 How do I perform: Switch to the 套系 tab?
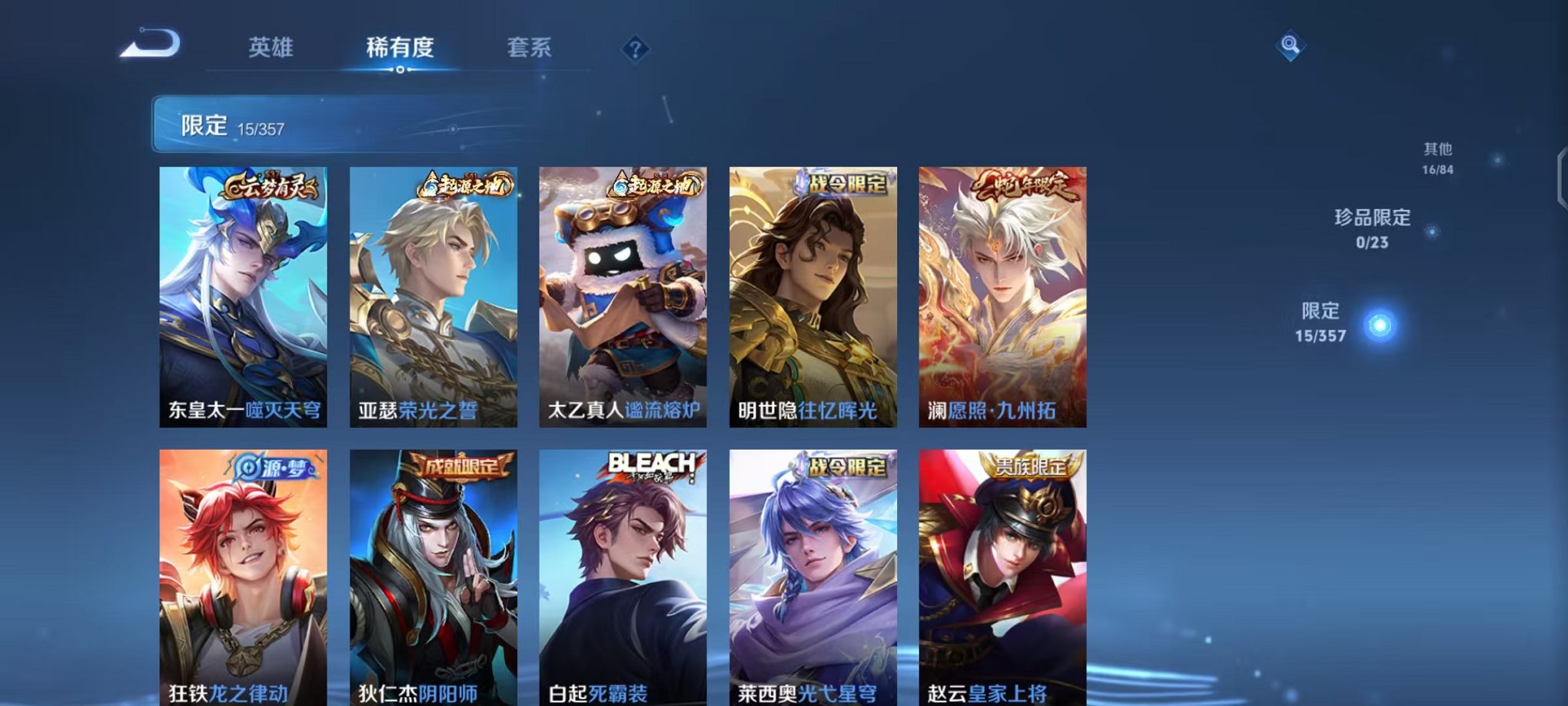pyautogui.click(x=537, y=48)
